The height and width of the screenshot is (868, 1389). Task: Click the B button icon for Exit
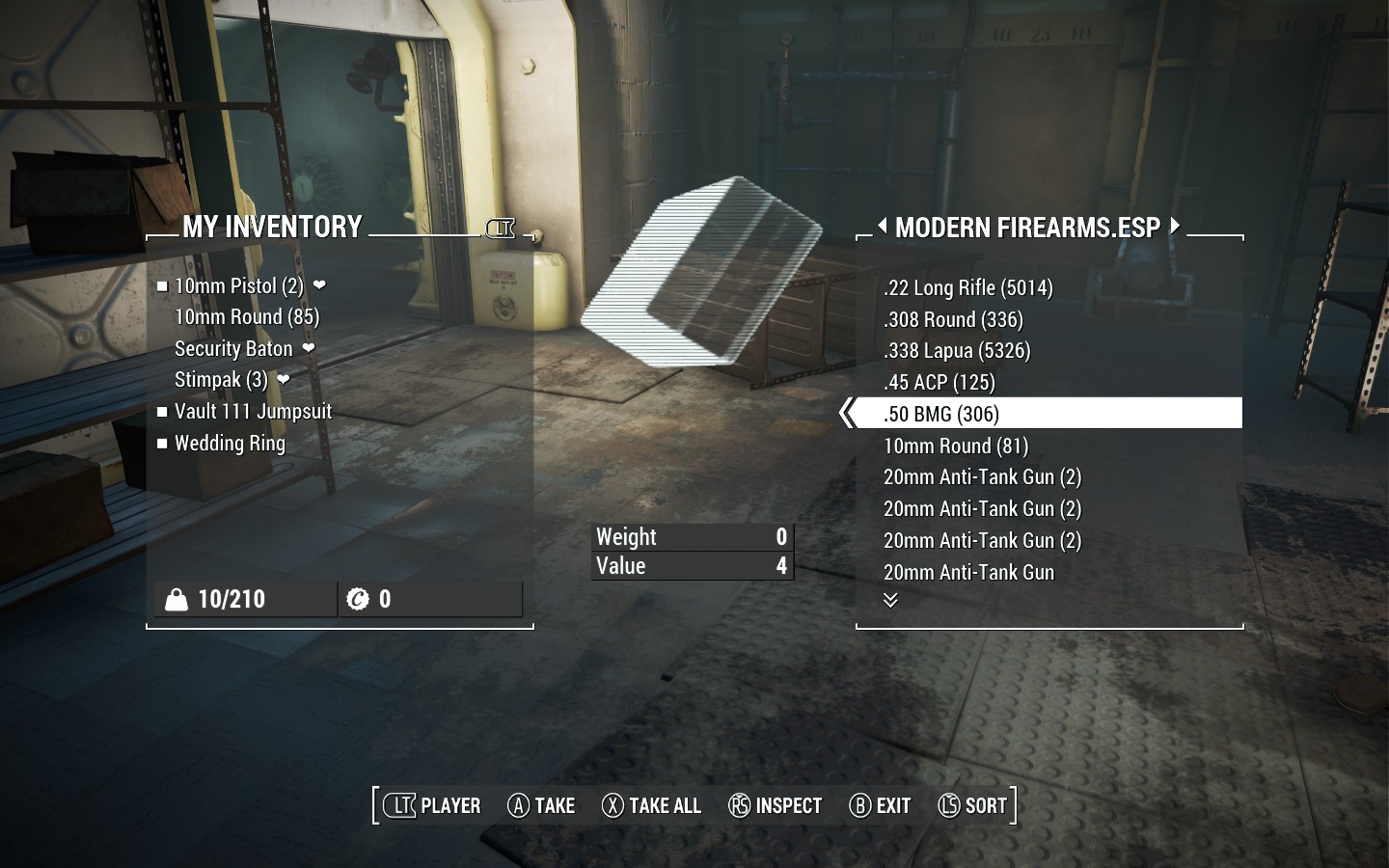pos(859,805)
